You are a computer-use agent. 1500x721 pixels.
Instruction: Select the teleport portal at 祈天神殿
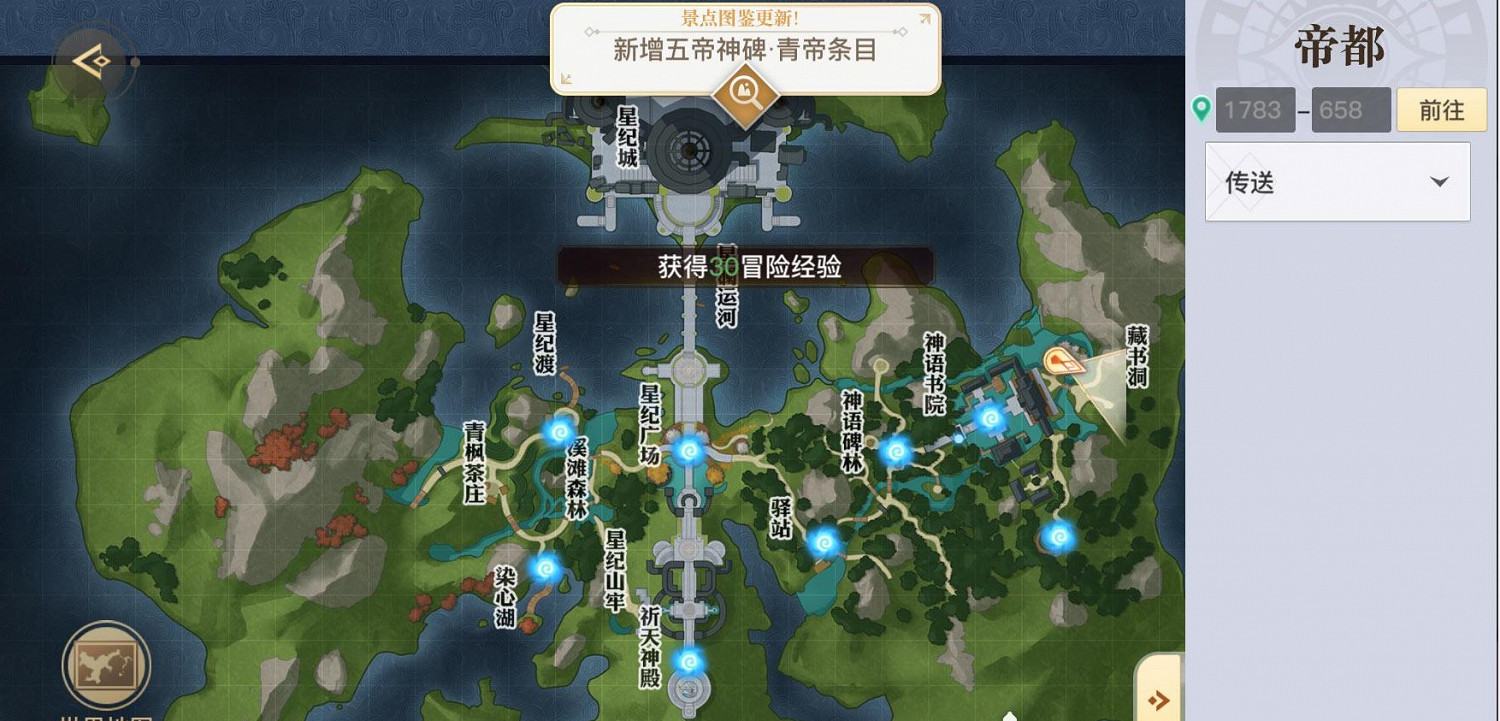[x=689, y=662]
